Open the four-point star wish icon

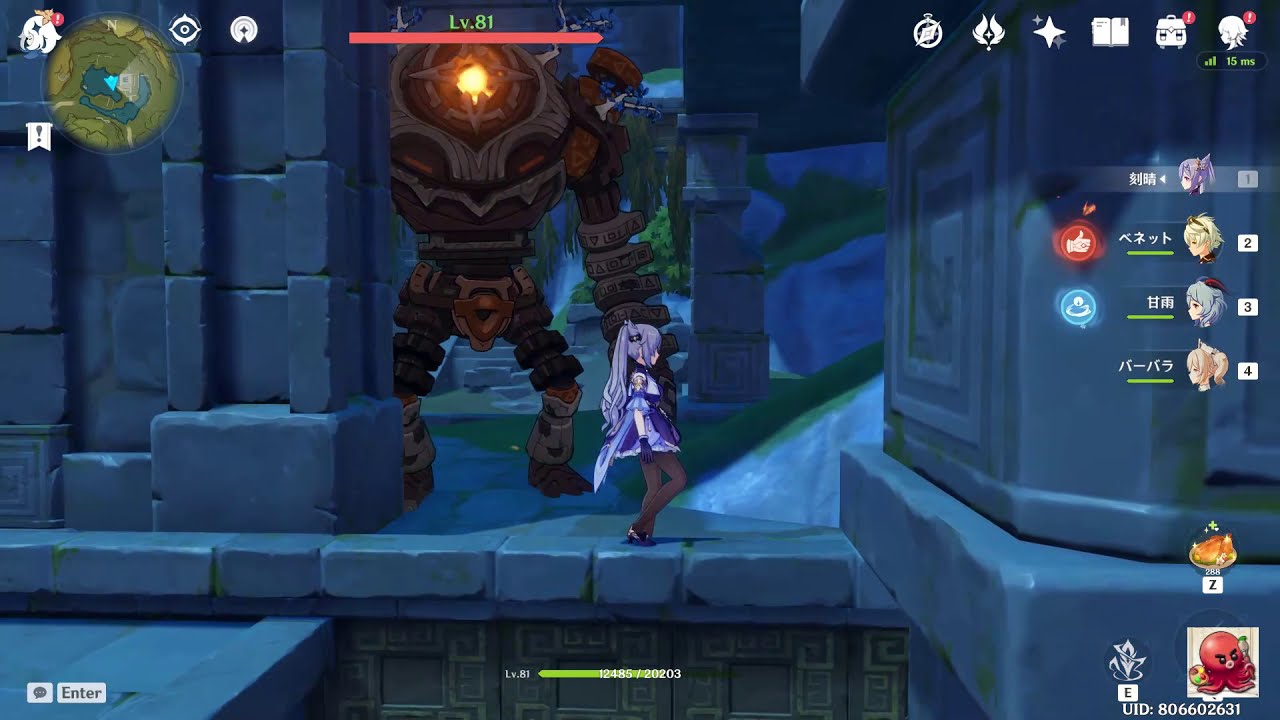coord(1049,33)
